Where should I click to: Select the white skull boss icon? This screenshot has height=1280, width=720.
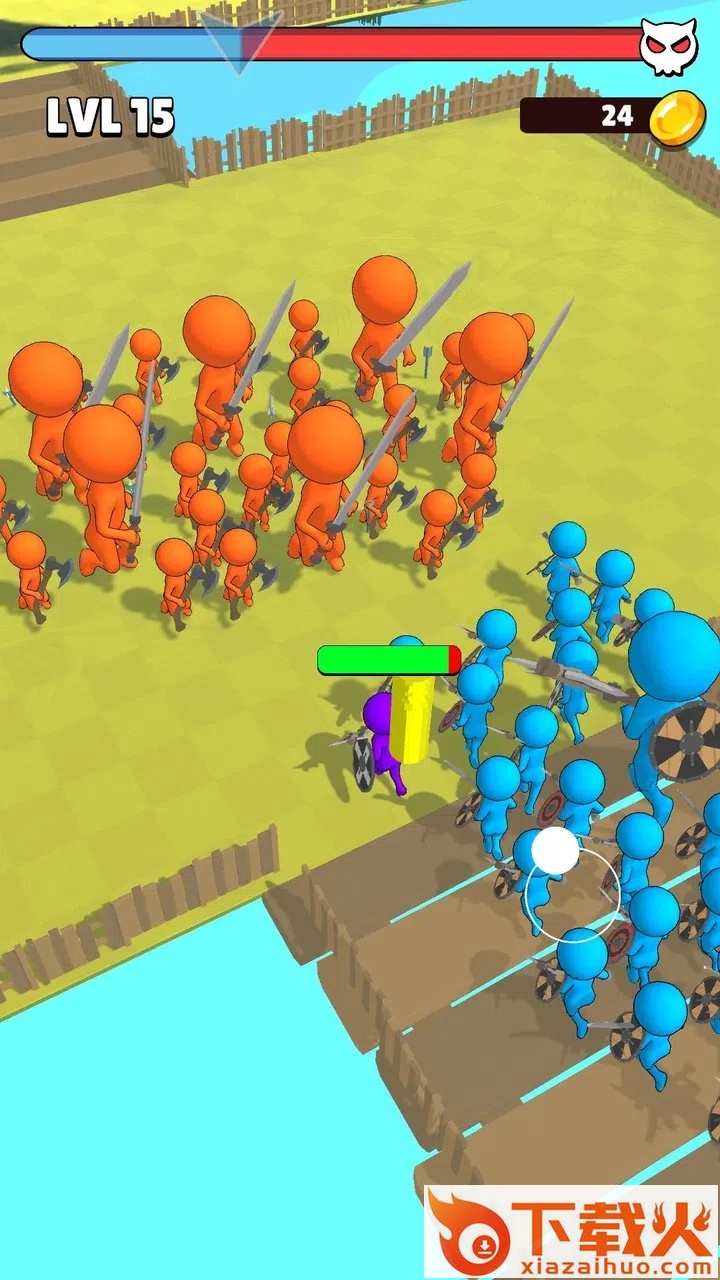tap(668, 46)
